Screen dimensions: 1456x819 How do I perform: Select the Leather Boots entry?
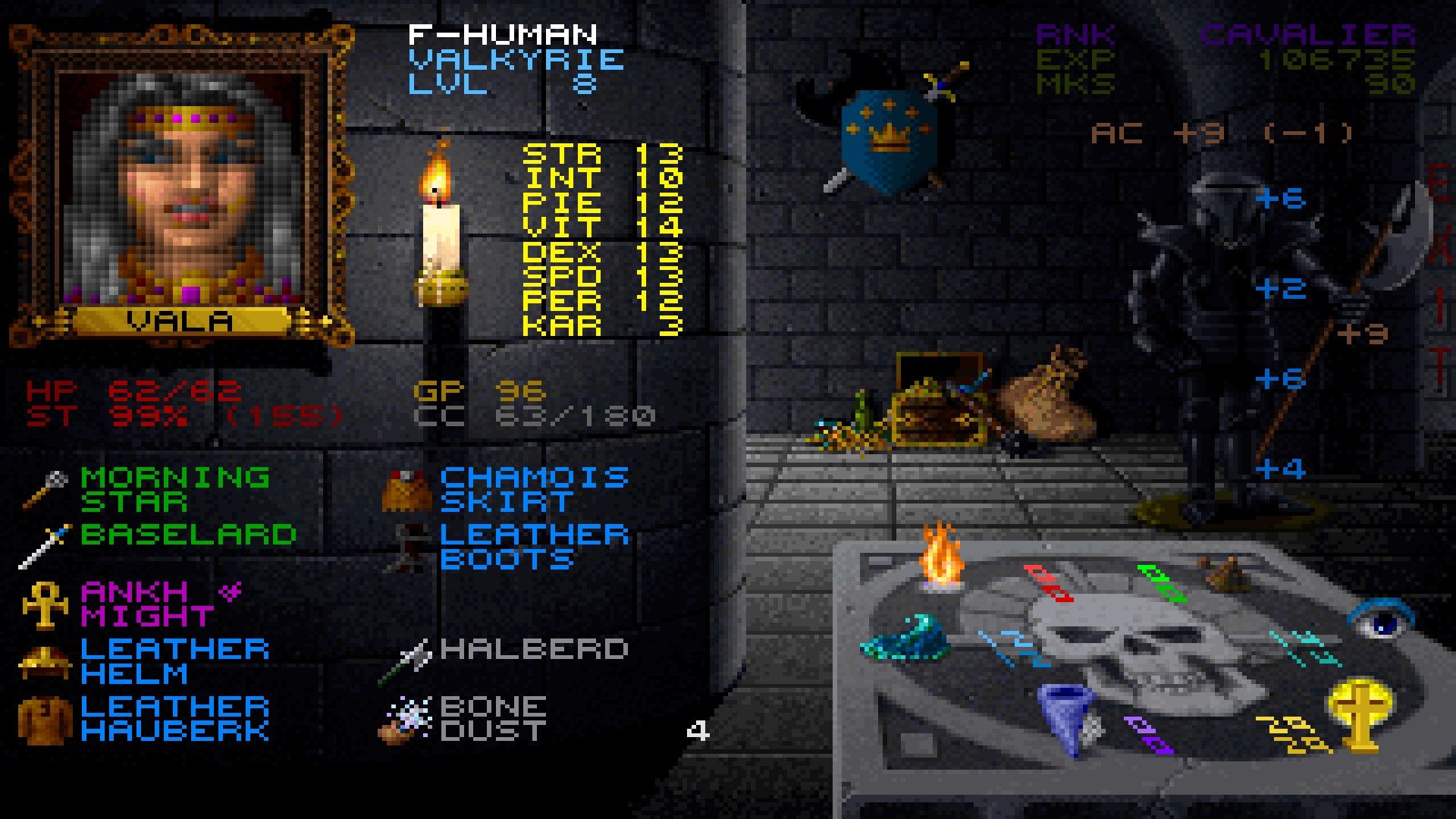pyautogui.click(x=534, y=547)
